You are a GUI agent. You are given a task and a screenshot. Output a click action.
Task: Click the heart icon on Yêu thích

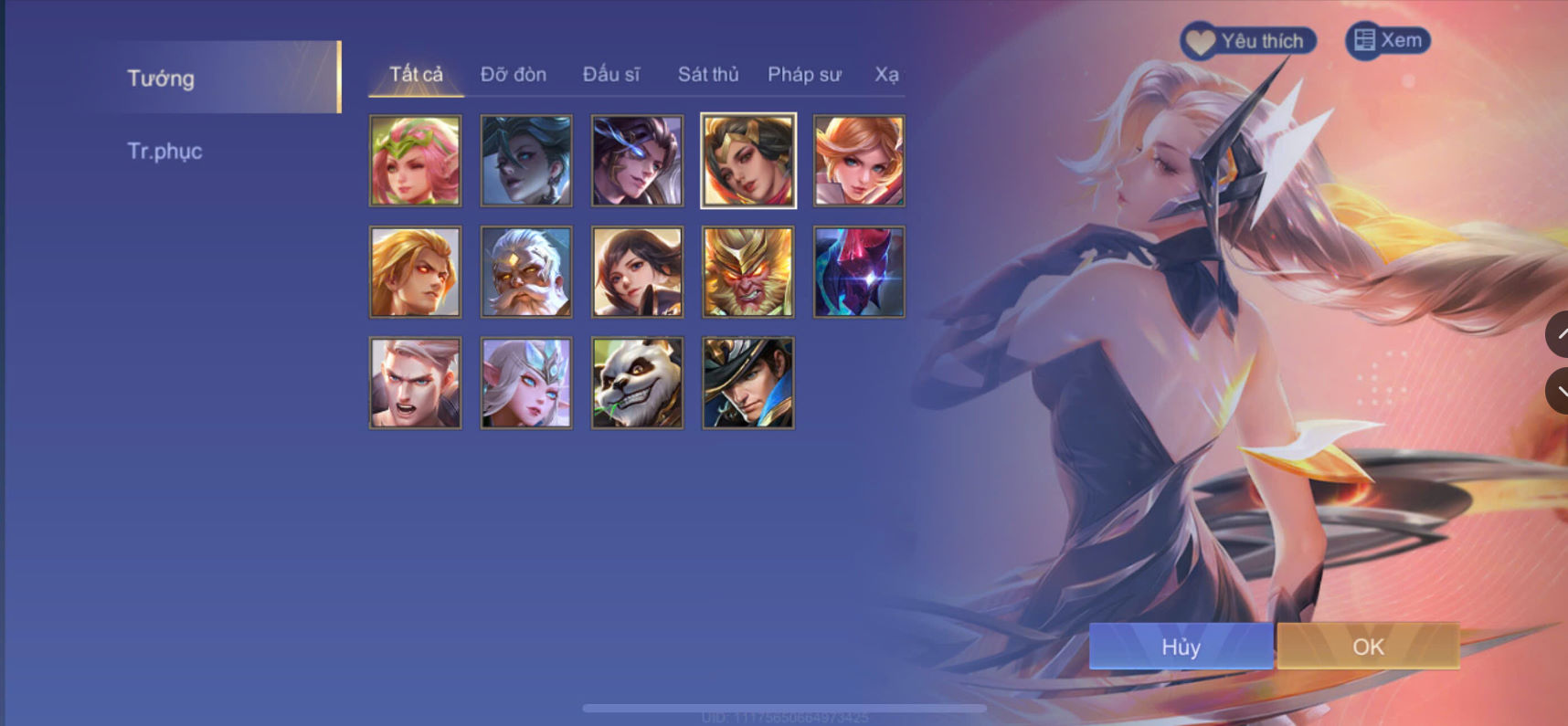[1203, 40]
